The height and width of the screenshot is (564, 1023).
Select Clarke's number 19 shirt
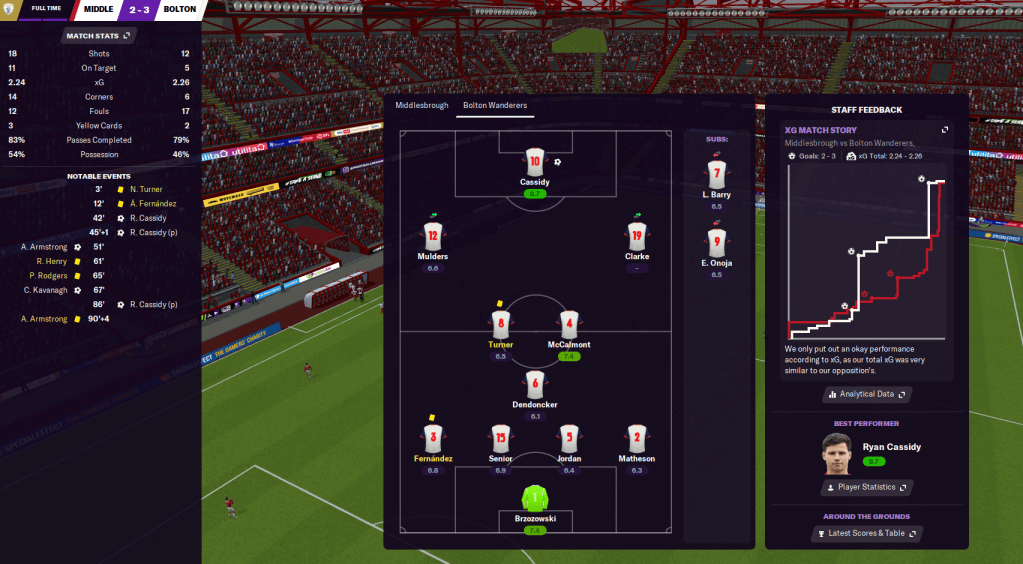637,236
